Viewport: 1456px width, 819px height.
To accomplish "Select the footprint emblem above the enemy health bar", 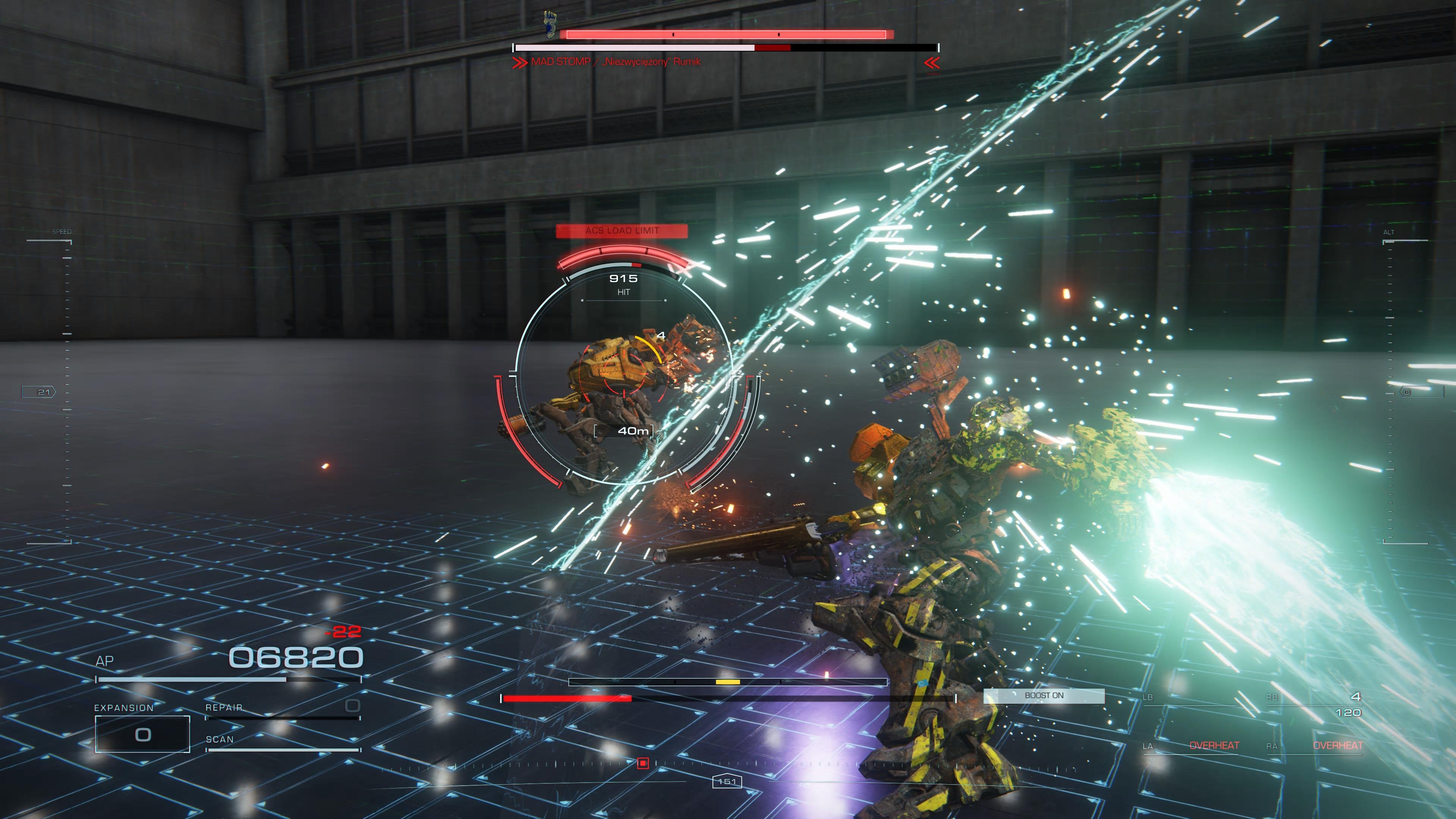I will point(551,24).
